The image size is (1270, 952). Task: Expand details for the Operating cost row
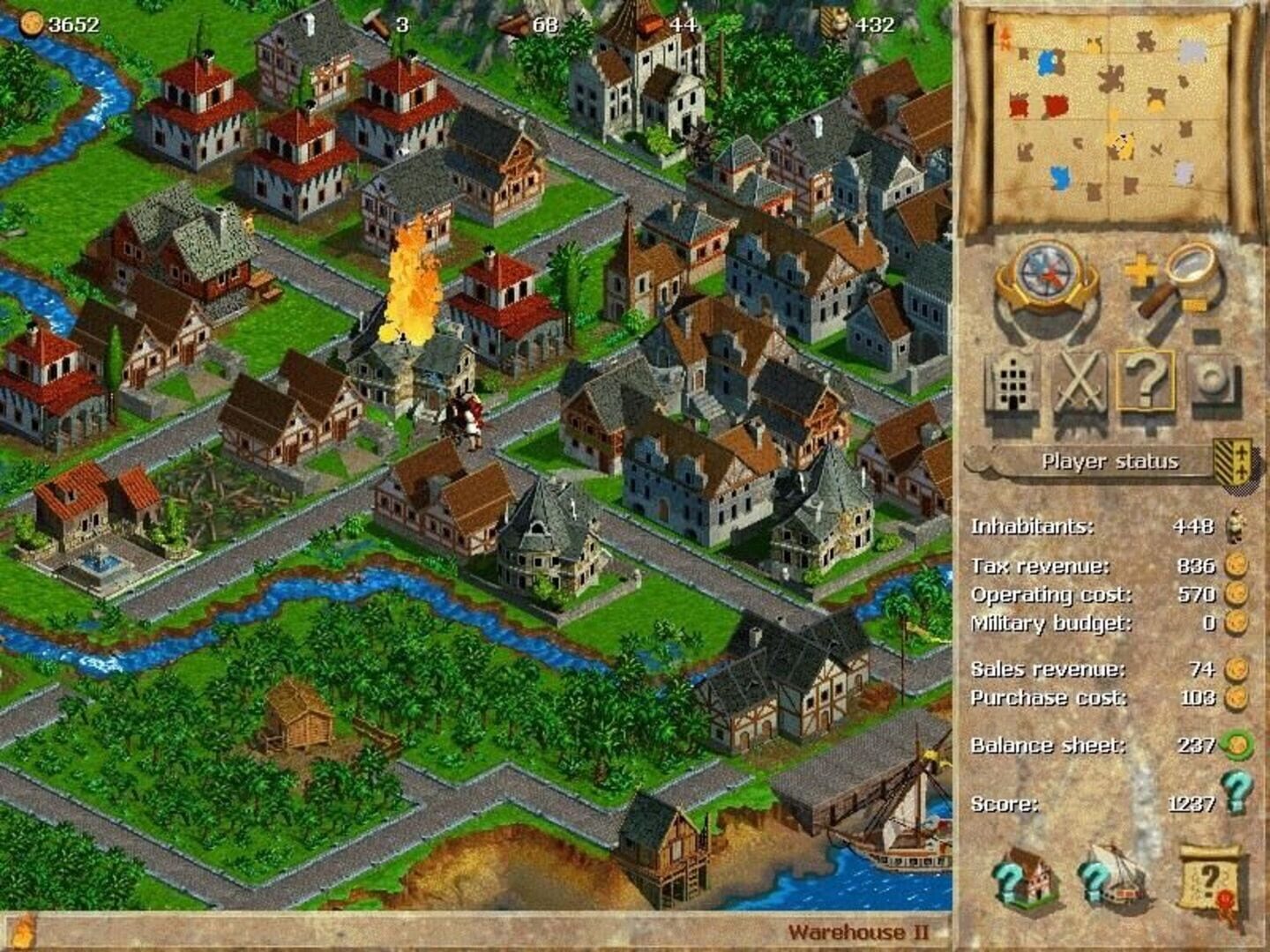[x=1236, y=593]
